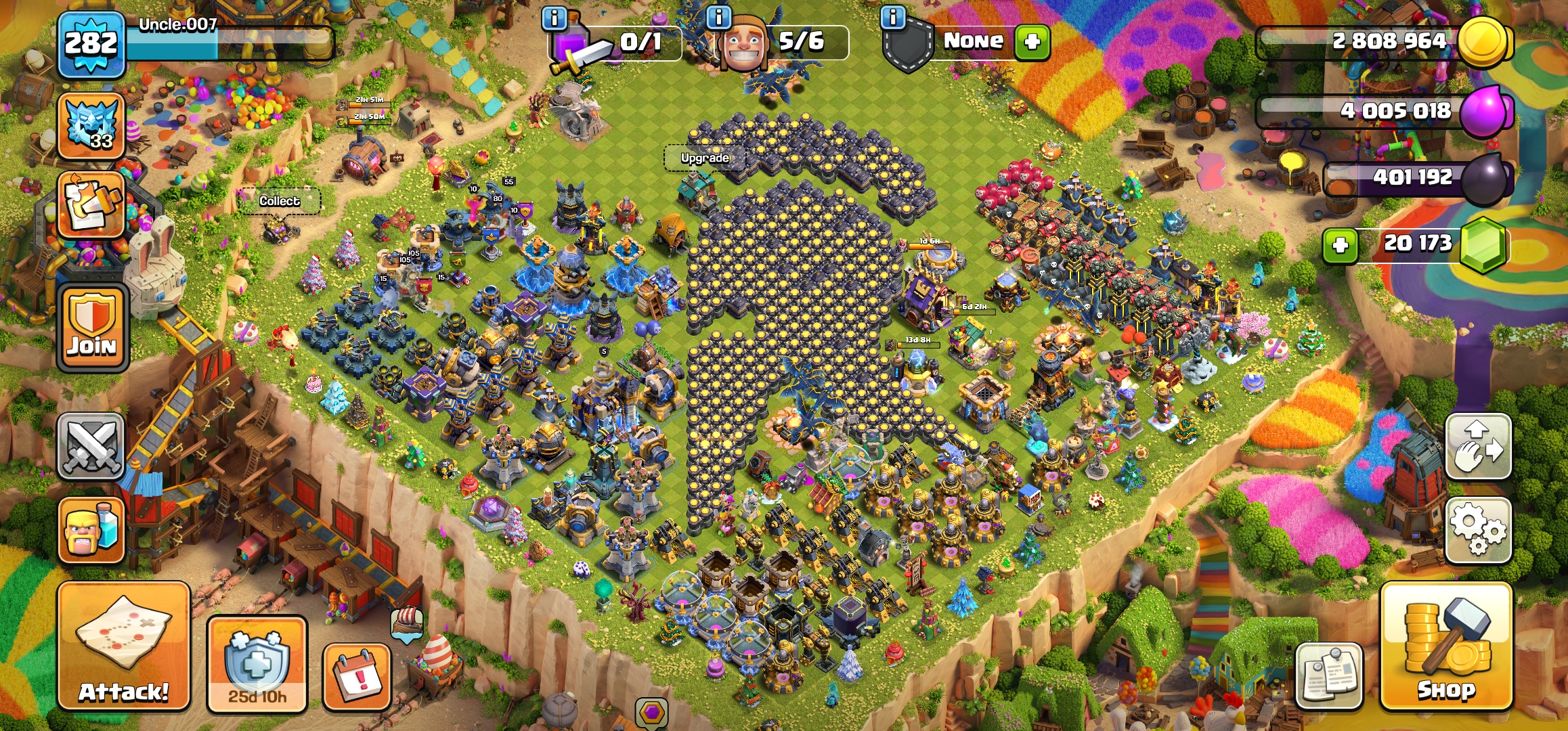Open the settings gears button
Viewport: 1568px width, 731px height.
point(1478,530)
